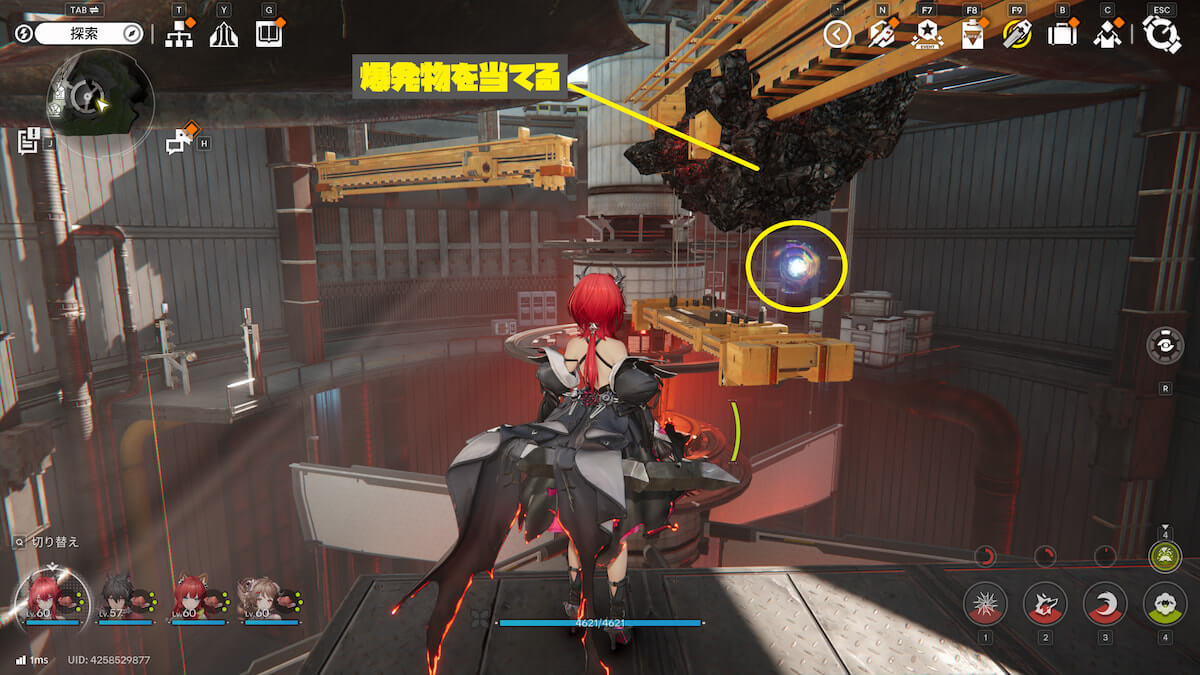Open the character operator icon

point(1106,35)
